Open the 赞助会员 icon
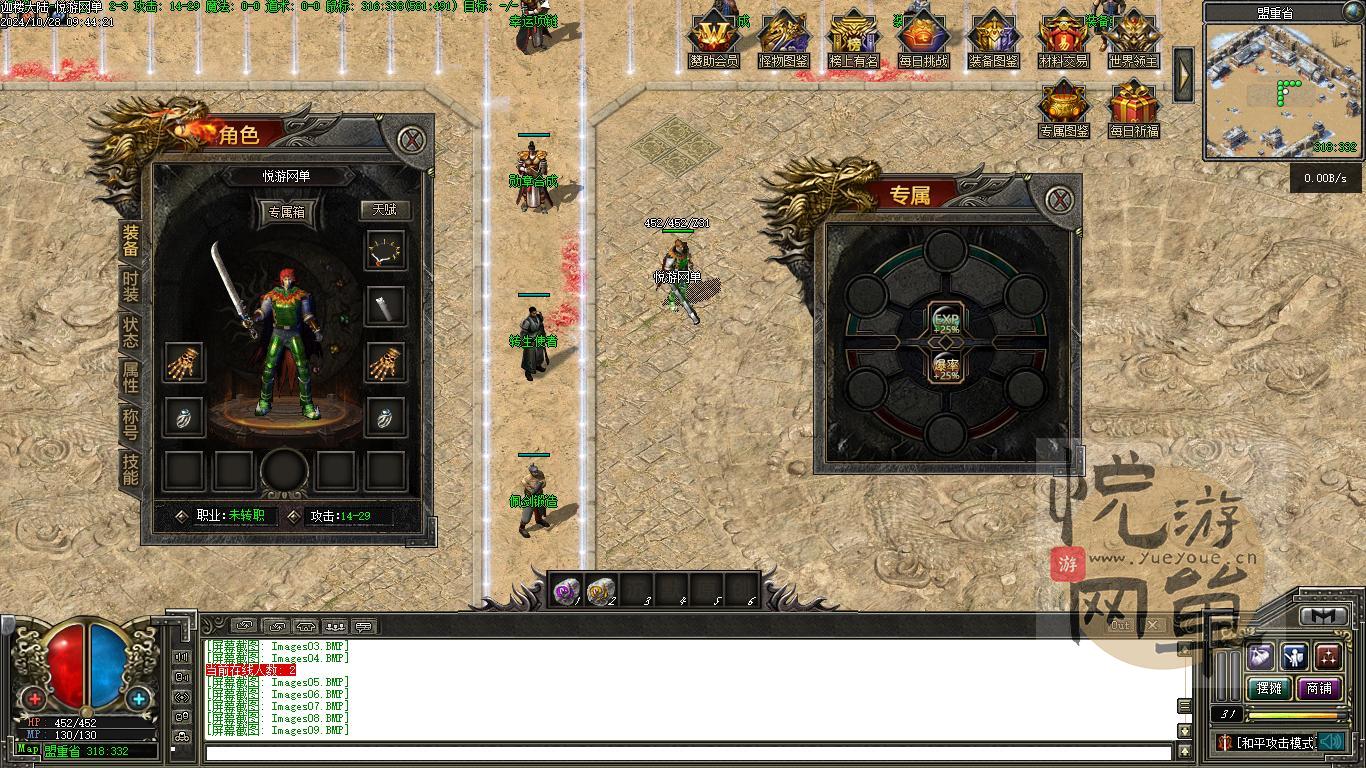The height and width of the screenshot is (768, 1366). (x=714, y=38)
